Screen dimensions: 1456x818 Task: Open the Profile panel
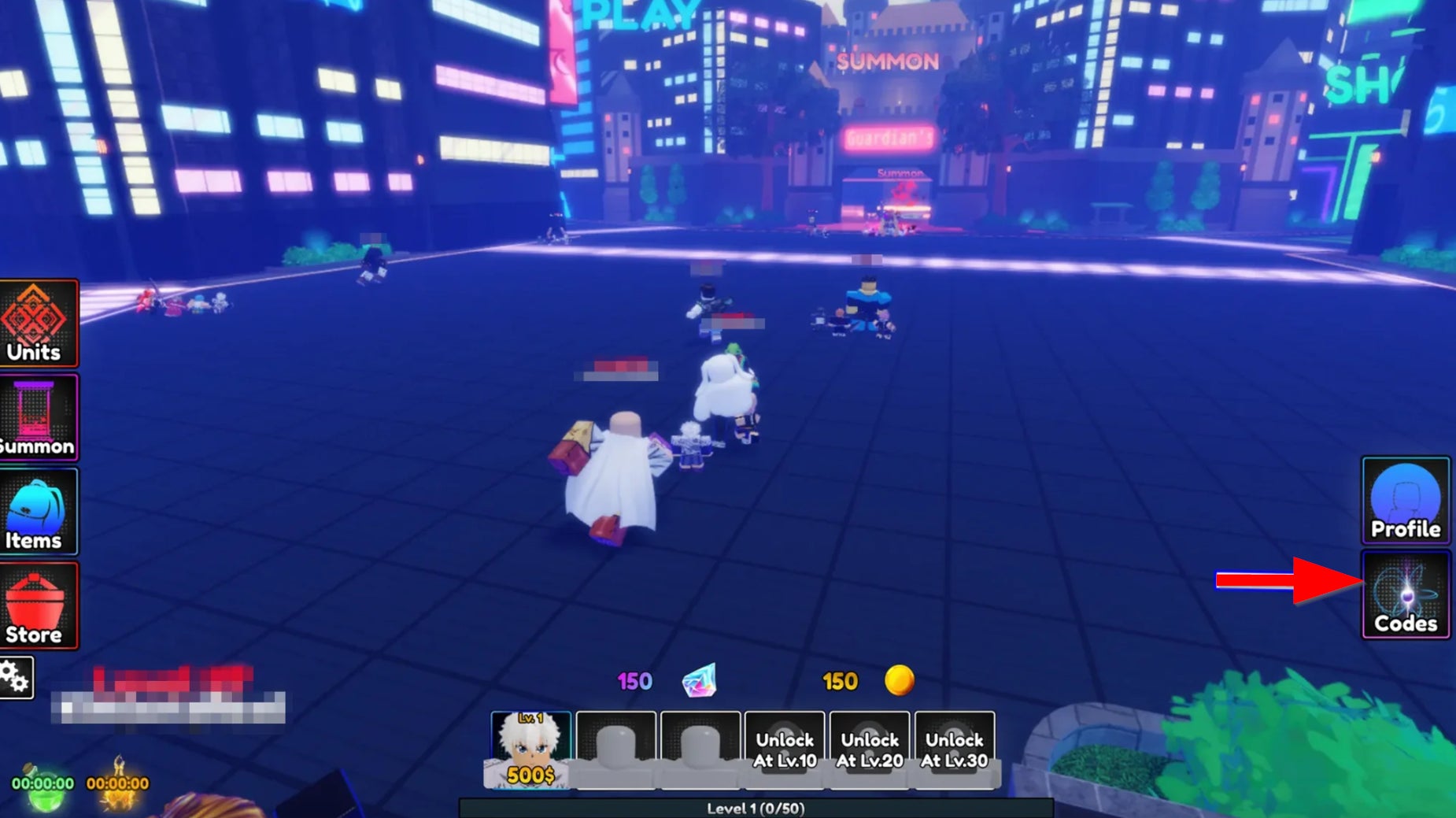[x=1406, y=501]
